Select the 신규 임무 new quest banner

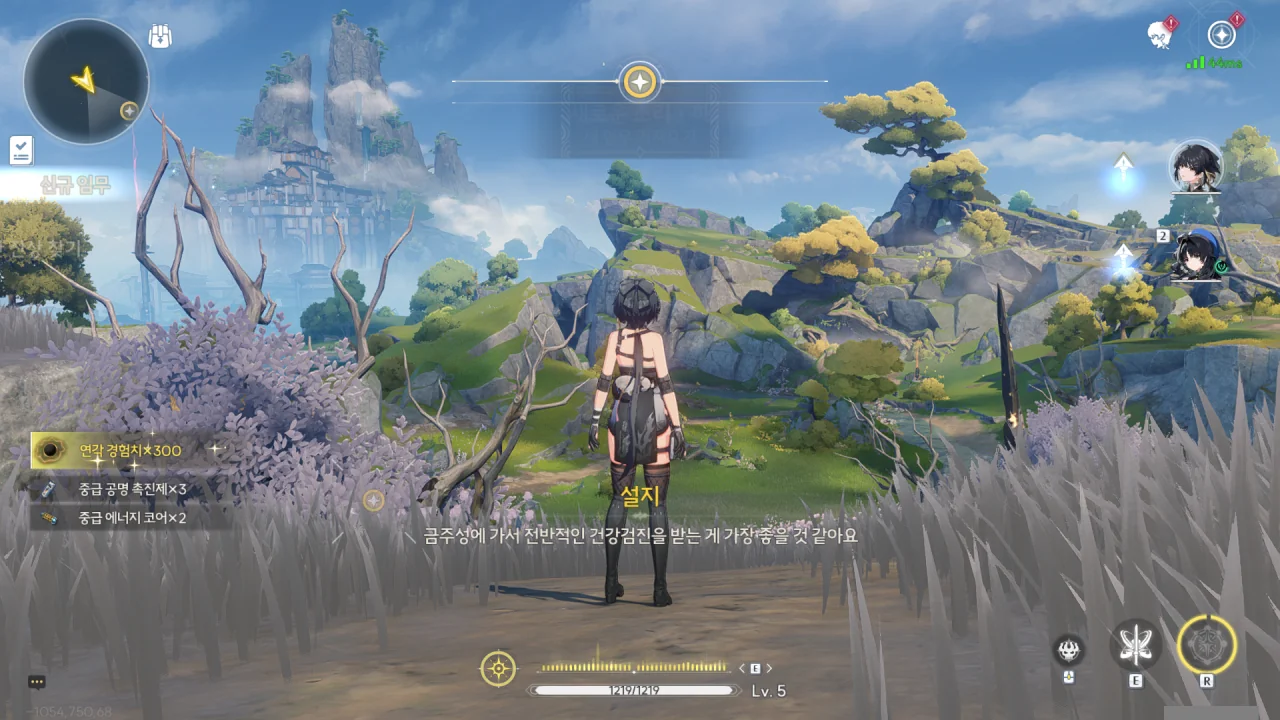tap(75, 184)
